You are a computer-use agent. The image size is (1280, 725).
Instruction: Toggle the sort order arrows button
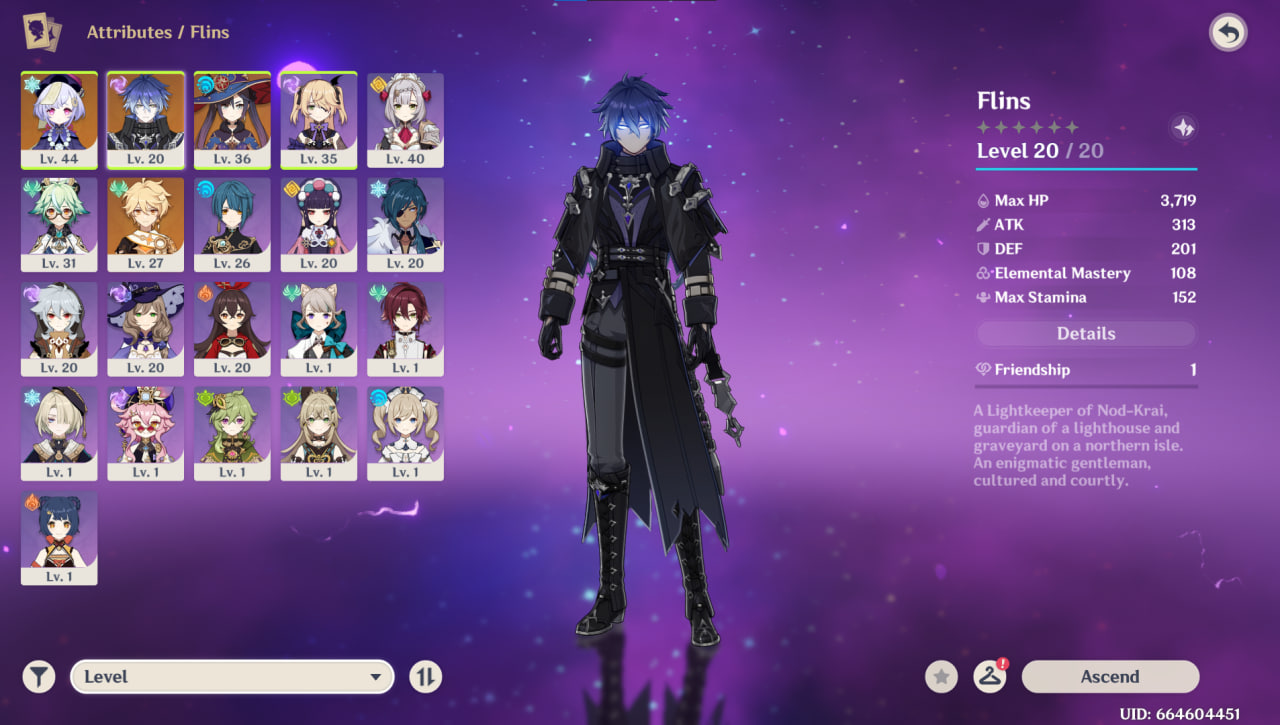point(425,677)
